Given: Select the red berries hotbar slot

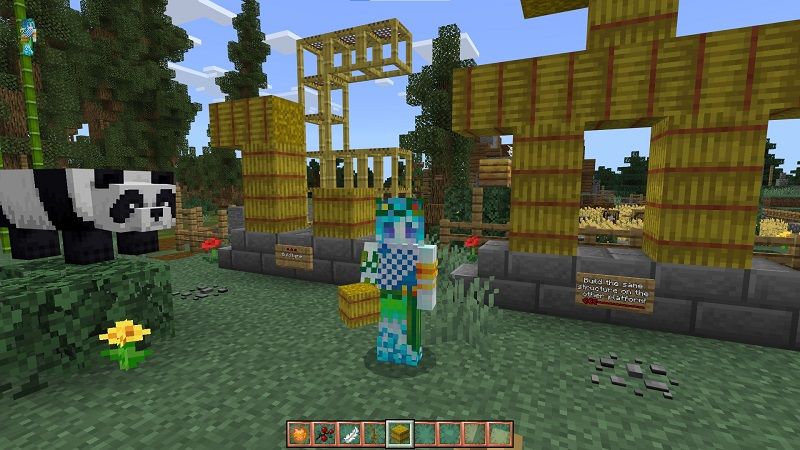Looking at the screenshot, I should tap(325, 433).
